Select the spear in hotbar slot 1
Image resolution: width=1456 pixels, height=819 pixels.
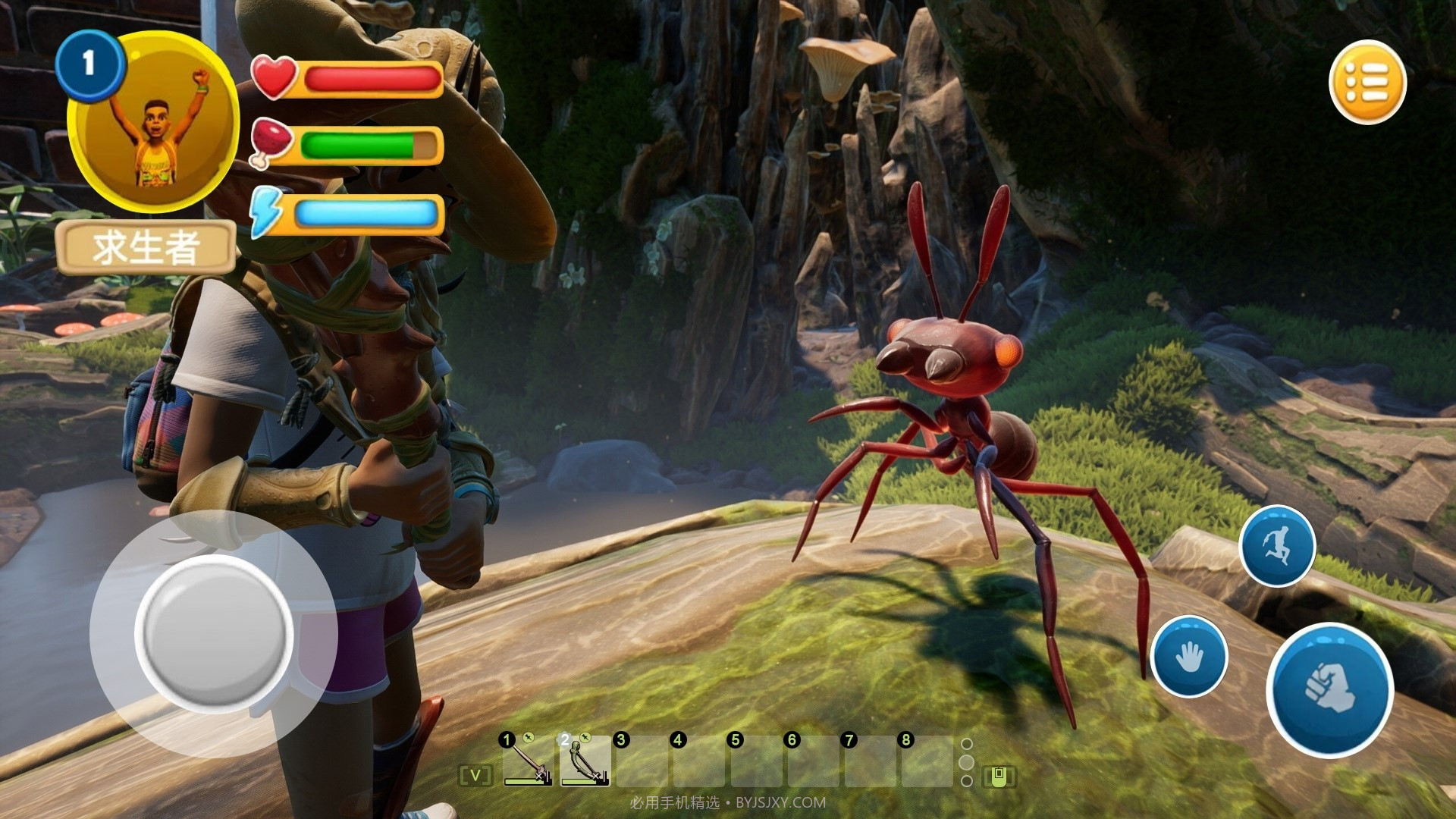click(x=528, y=762)
